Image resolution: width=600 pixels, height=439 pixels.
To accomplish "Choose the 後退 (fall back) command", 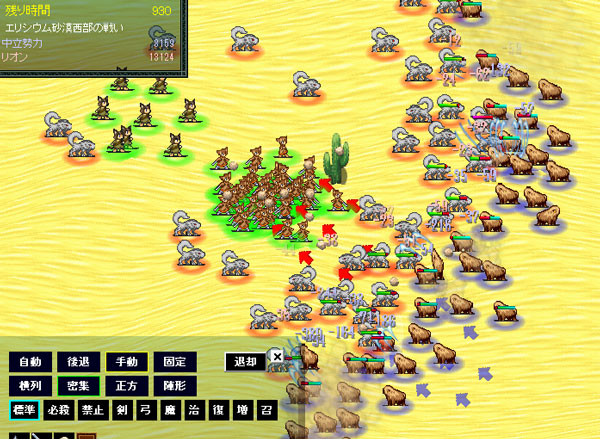I will [78, 362].
